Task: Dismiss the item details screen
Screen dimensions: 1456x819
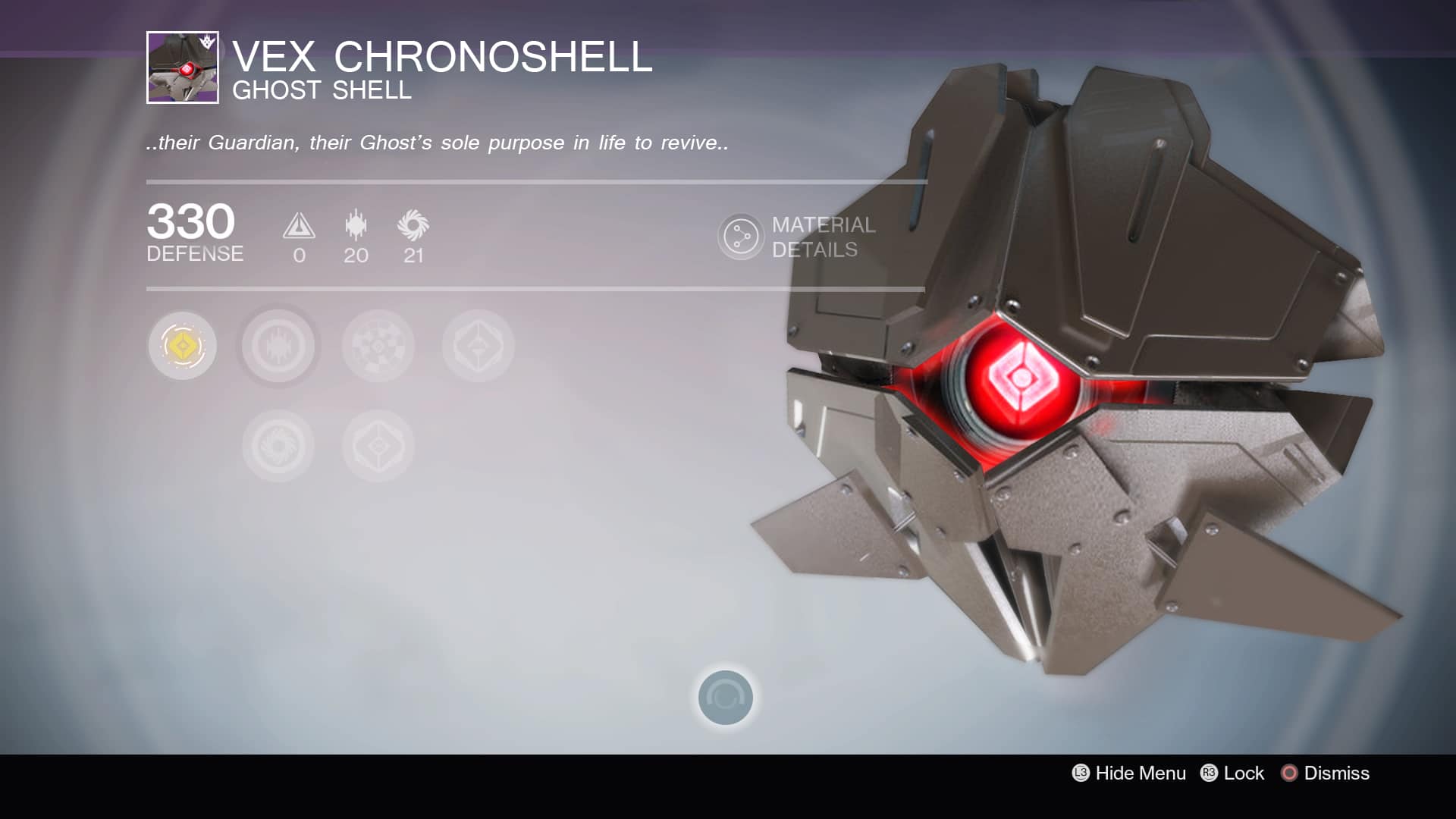Action: 1325,773
